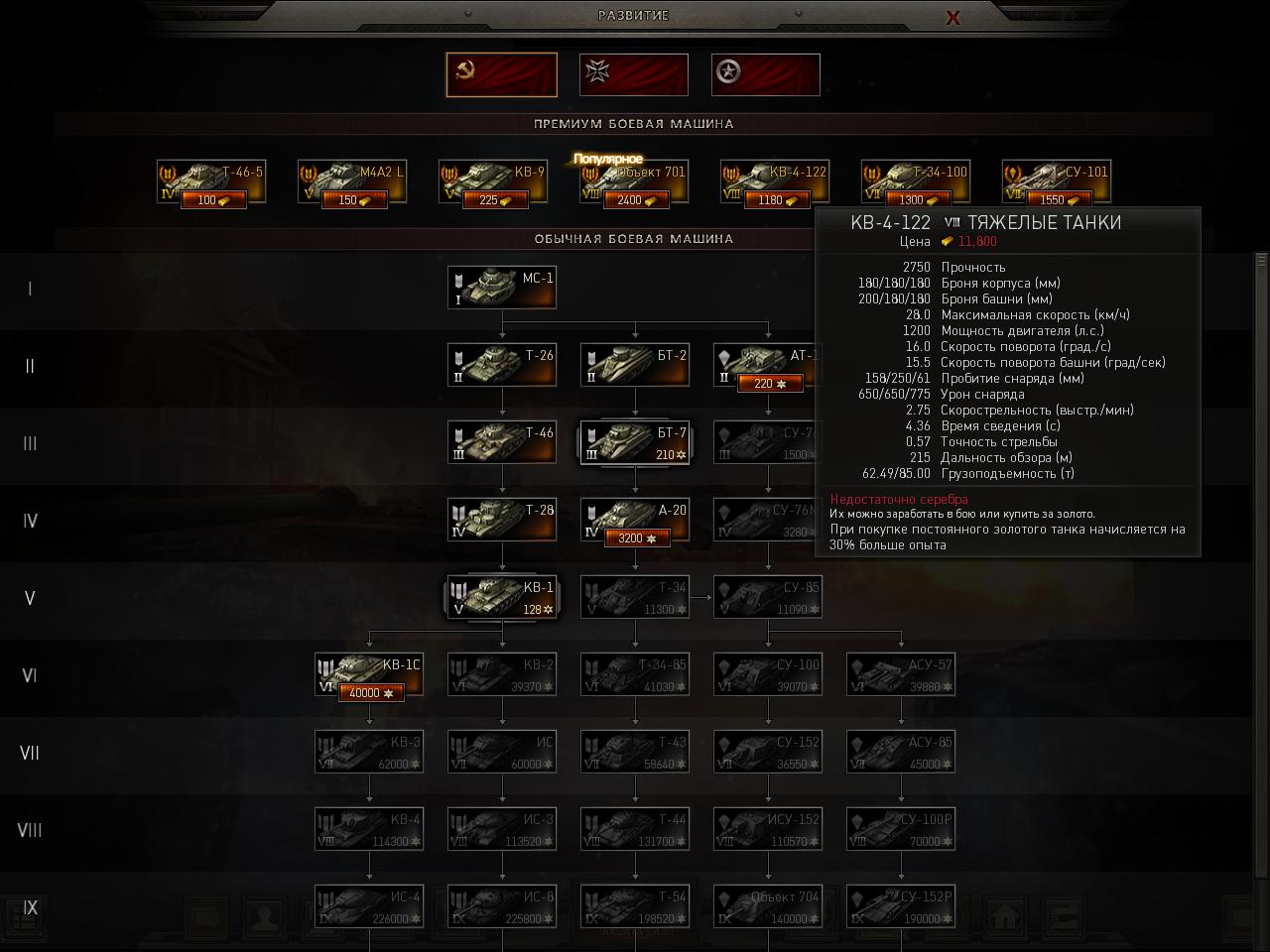
Task: Select the premium M4A2 L tank
Action: coord(352,180)
